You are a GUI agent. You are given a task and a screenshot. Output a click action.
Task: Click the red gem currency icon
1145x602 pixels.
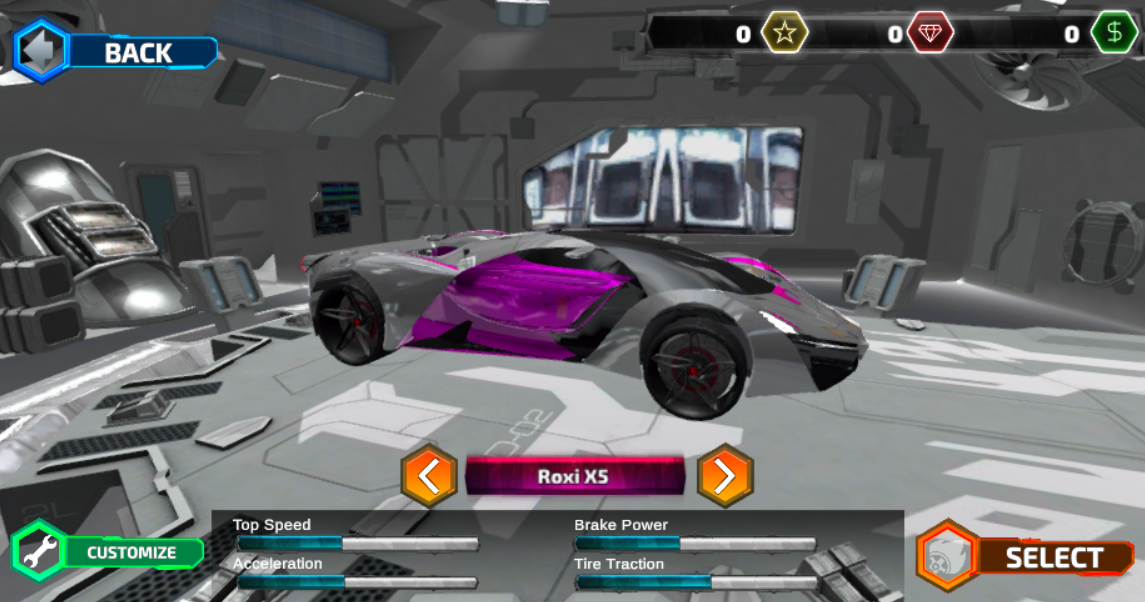click(x=930, y=34)
